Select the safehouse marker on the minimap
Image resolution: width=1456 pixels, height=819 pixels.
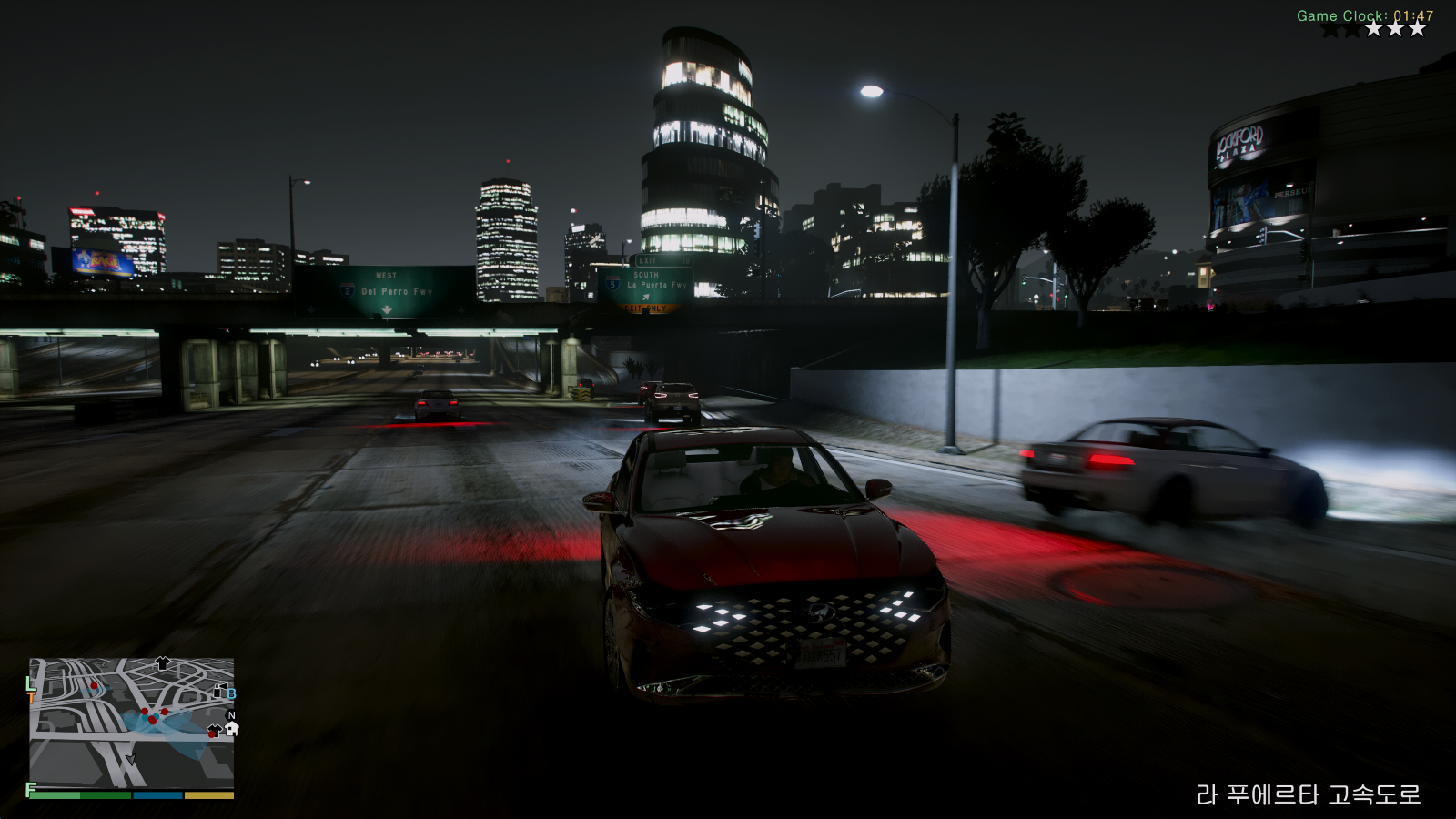[x=231, y=729]
